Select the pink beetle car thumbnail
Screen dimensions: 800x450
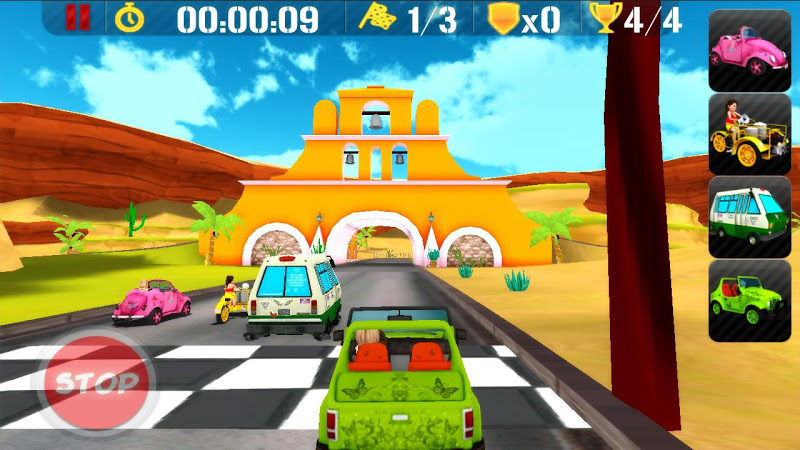coord(749,50)
